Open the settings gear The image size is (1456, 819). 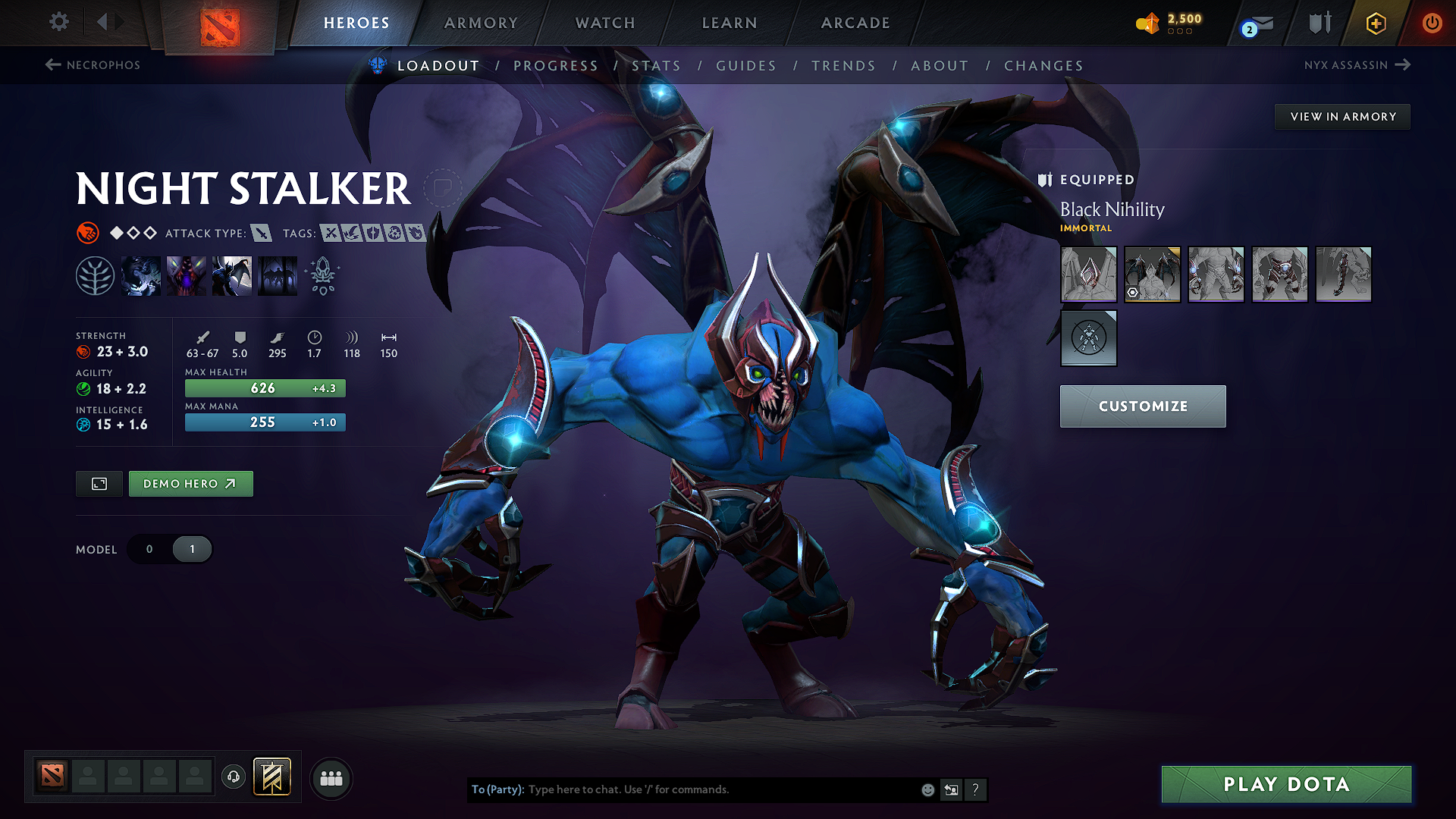pyautogui.click(x=58, y=22)
